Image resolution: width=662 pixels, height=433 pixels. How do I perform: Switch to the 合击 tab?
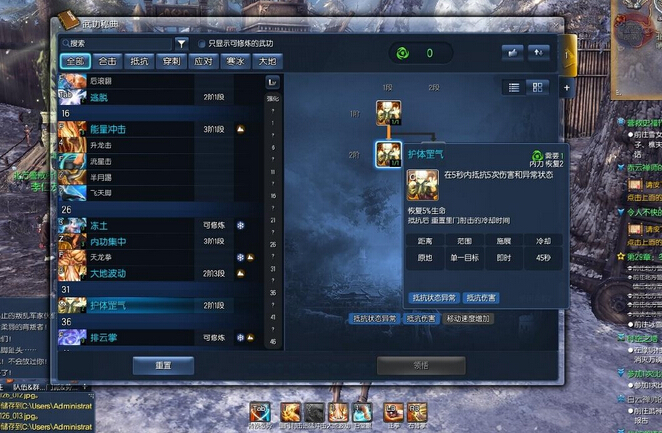coord(108,62)
